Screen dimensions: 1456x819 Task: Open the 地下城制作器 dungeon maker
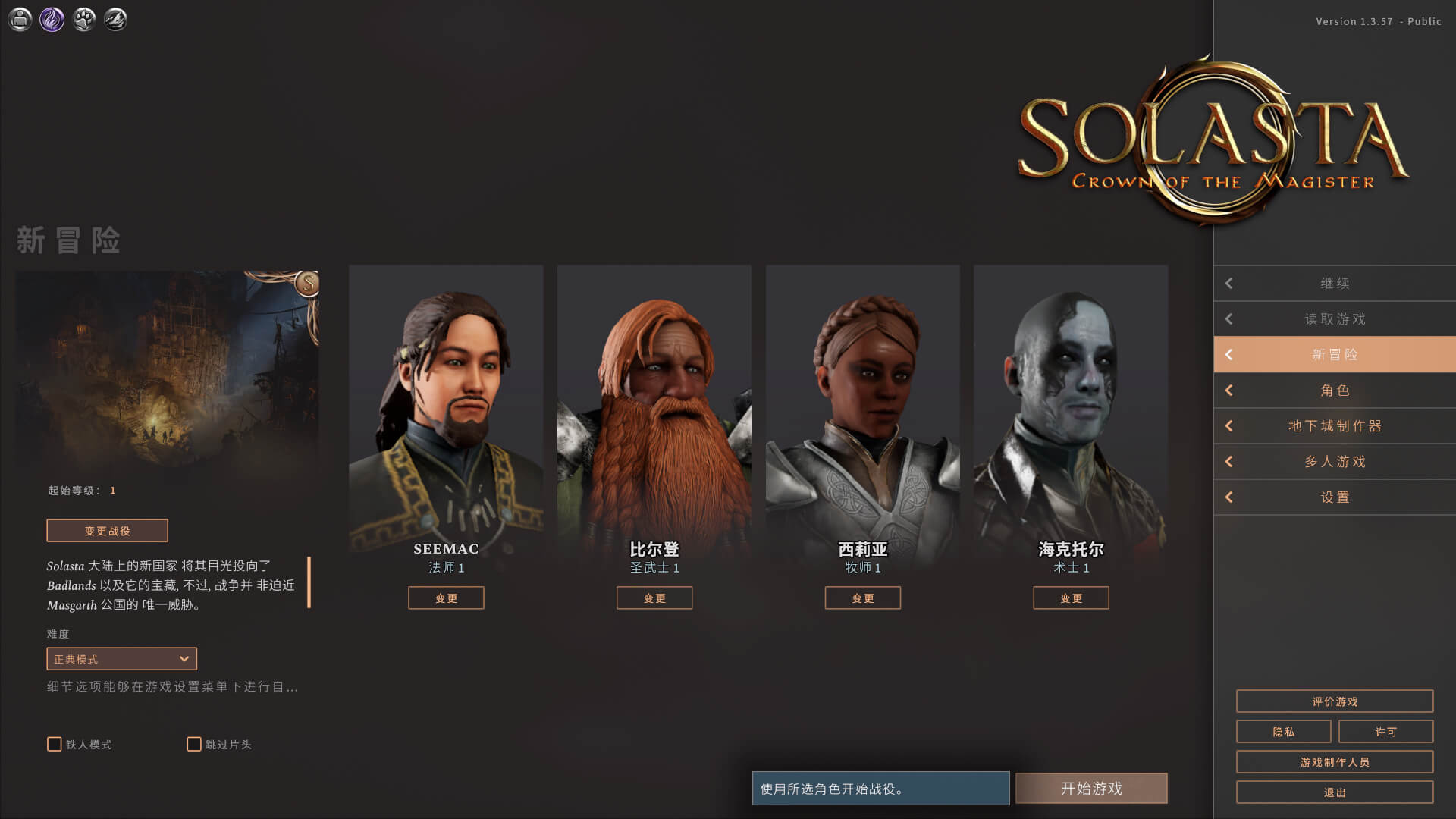point(1335,426)
